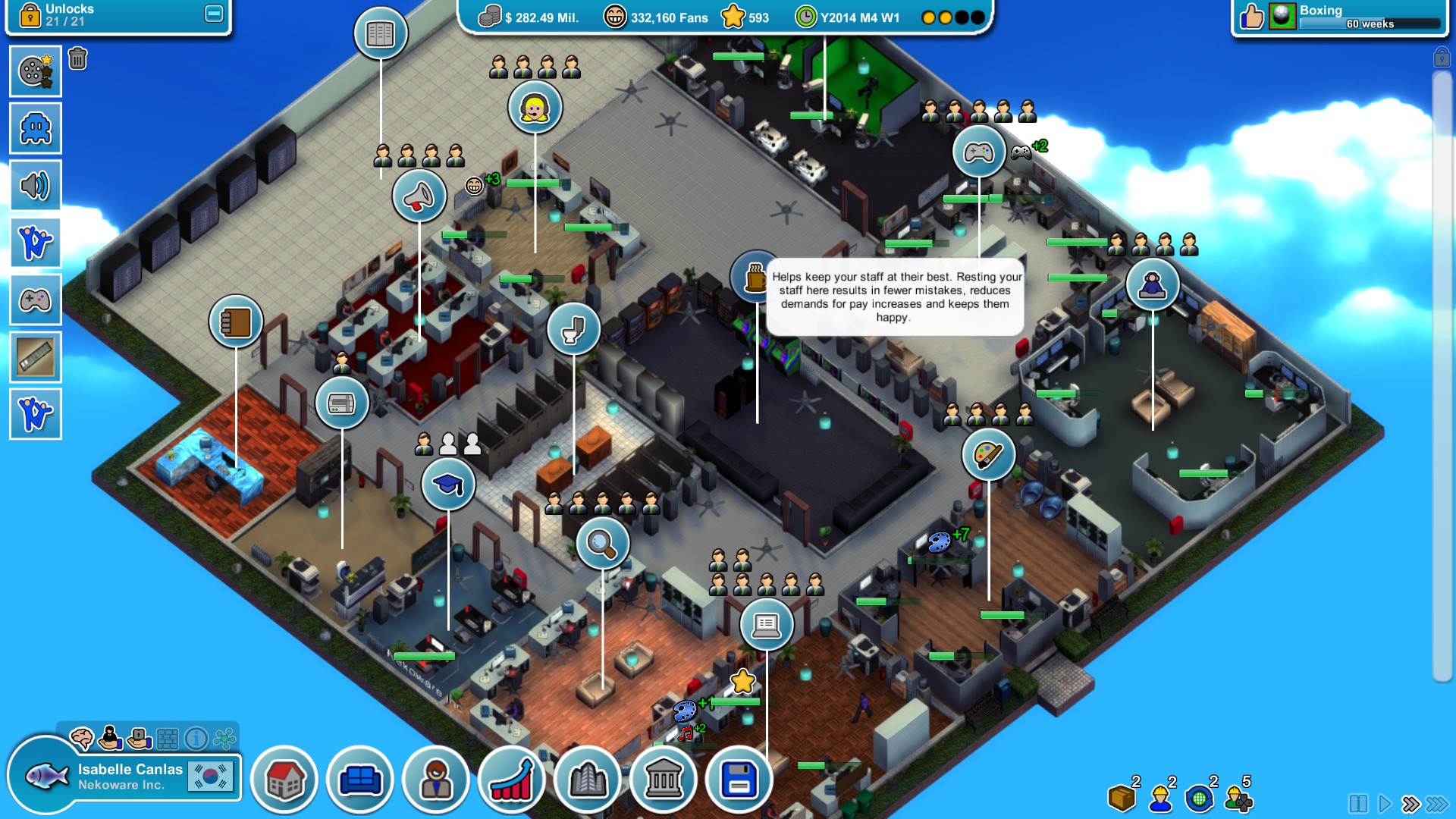Select the sound studio icon in the left sidebar
The width and height of the screenshot is (1456, 819).
pos(36,185)
